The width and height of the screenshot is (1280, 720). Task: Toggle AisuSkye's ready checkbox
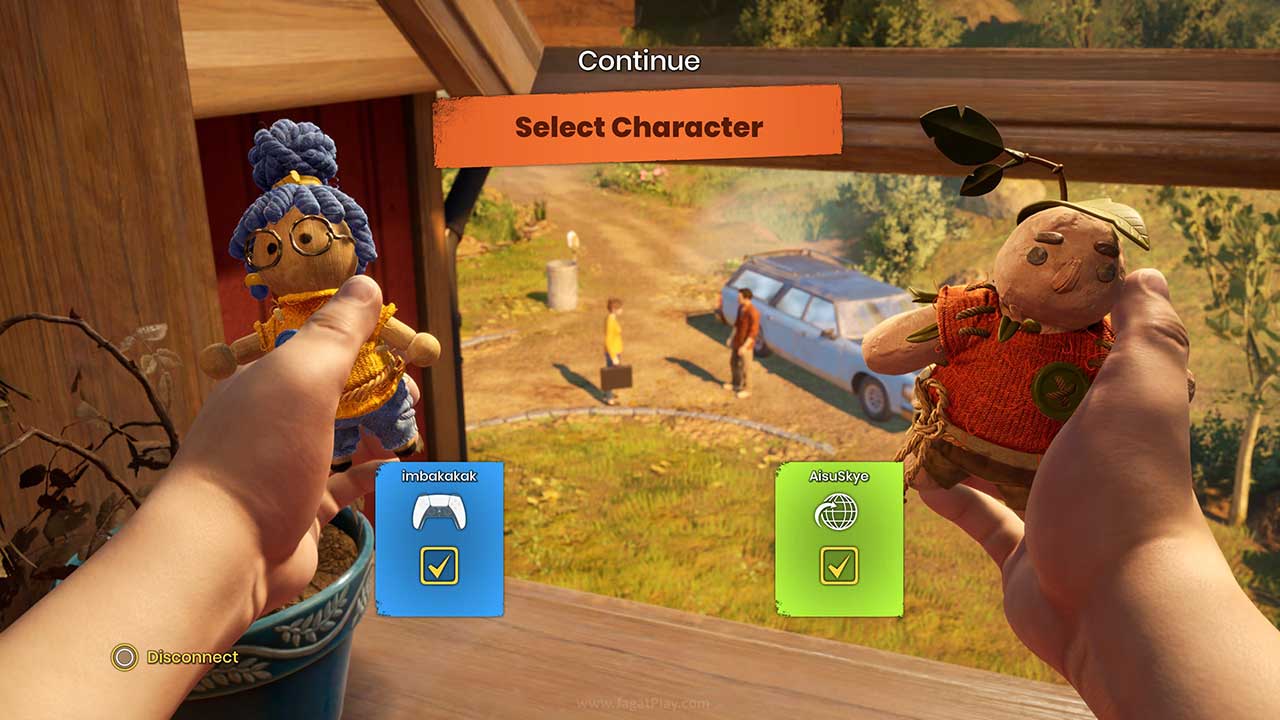click(x=839, y=566)
